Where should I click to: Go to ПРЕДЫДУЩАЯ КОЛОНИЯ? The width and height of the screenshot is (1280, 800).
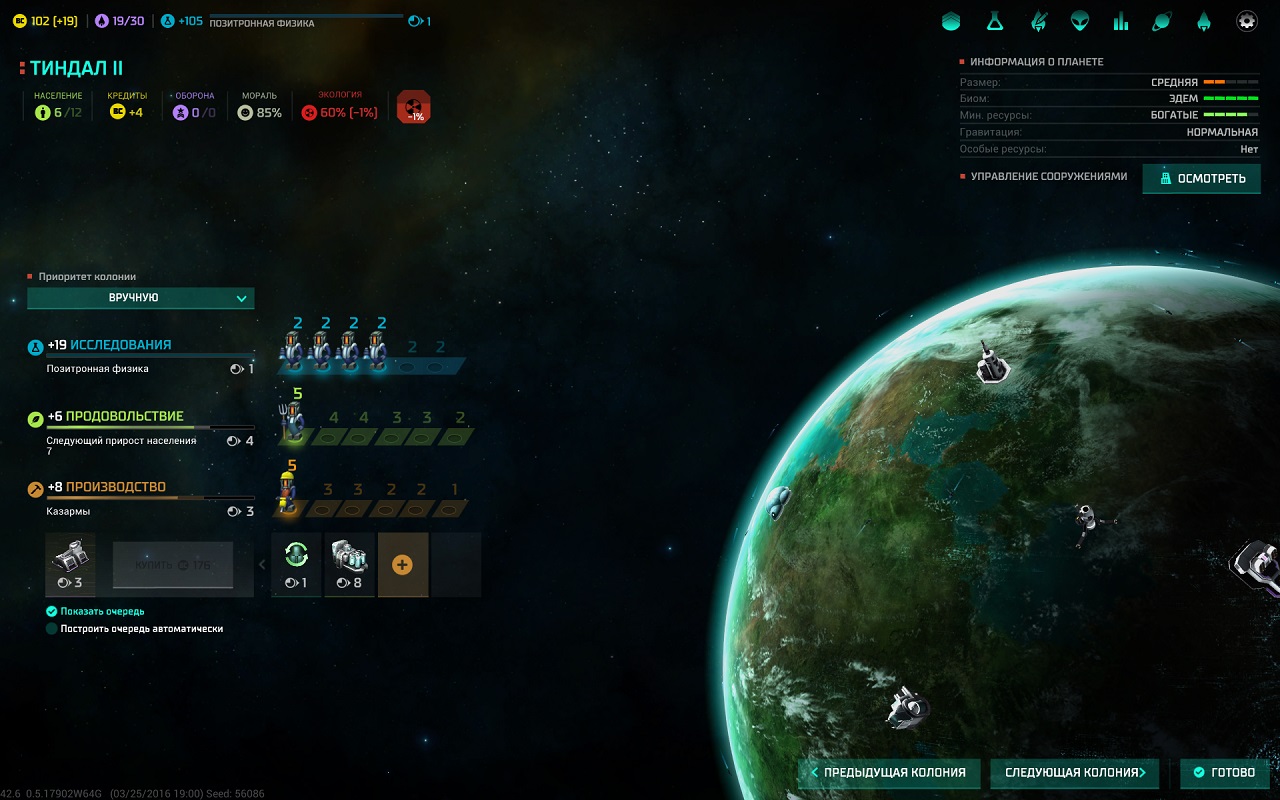point(888,773)
